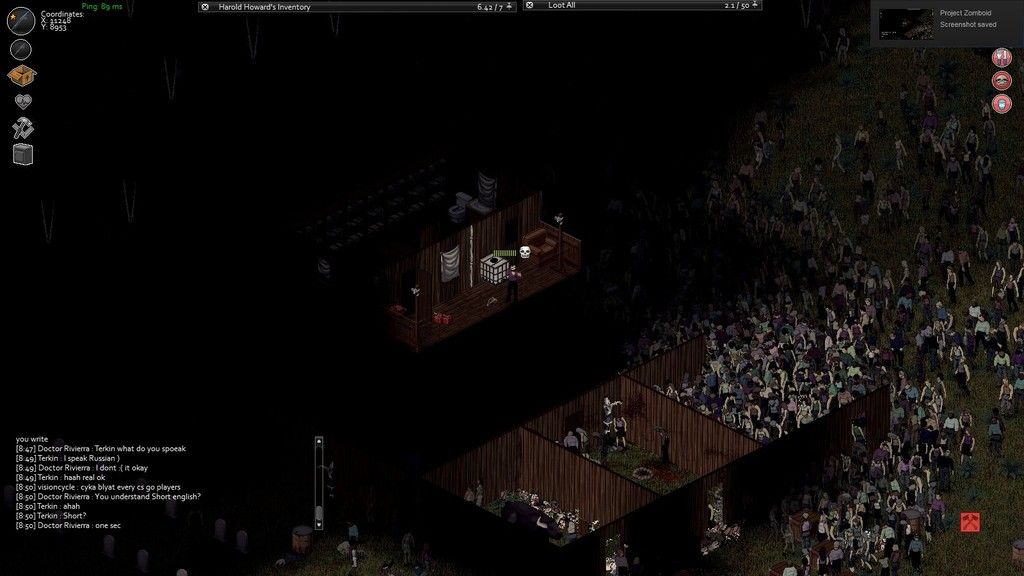Select the primary weapon slot with star

pos(22,19)
